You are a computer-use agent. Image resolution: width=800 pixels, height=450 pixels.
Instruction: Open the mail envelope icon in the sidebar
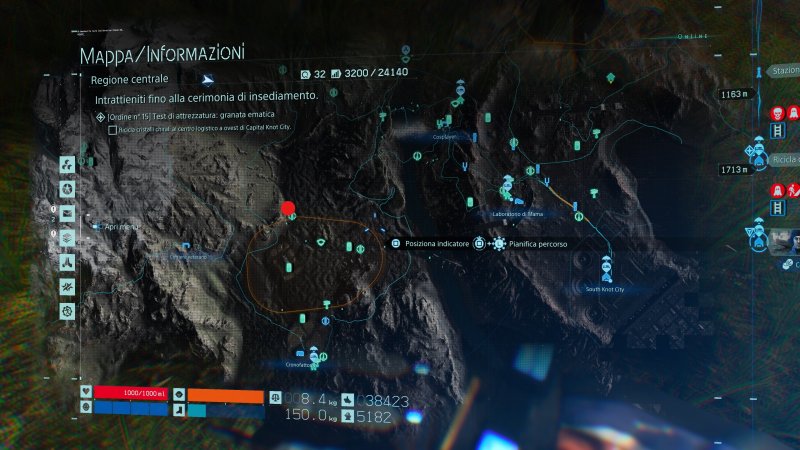click(67, 213)
